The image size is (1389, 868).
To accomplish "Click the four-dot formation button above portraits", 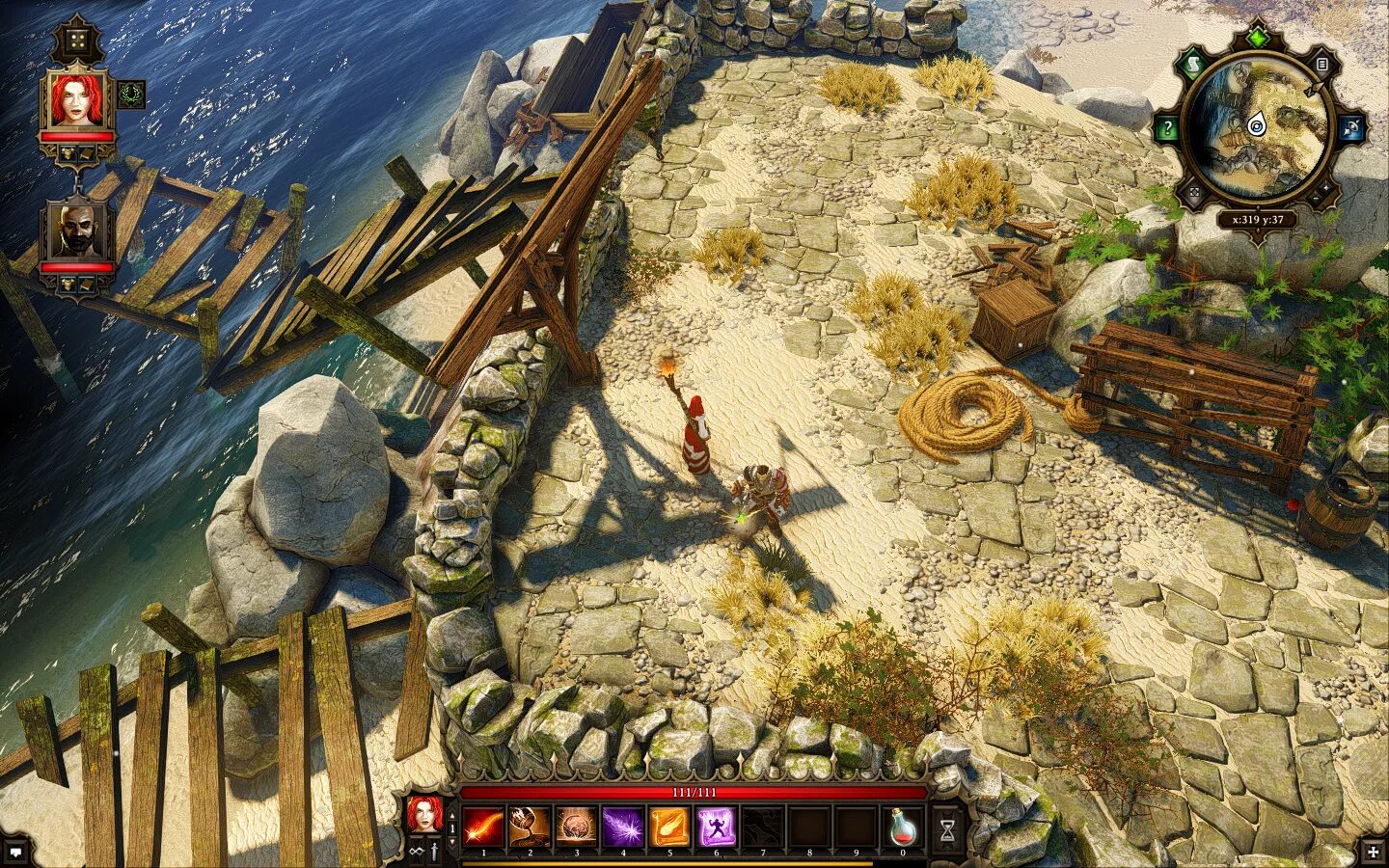I will click(73, 41).
